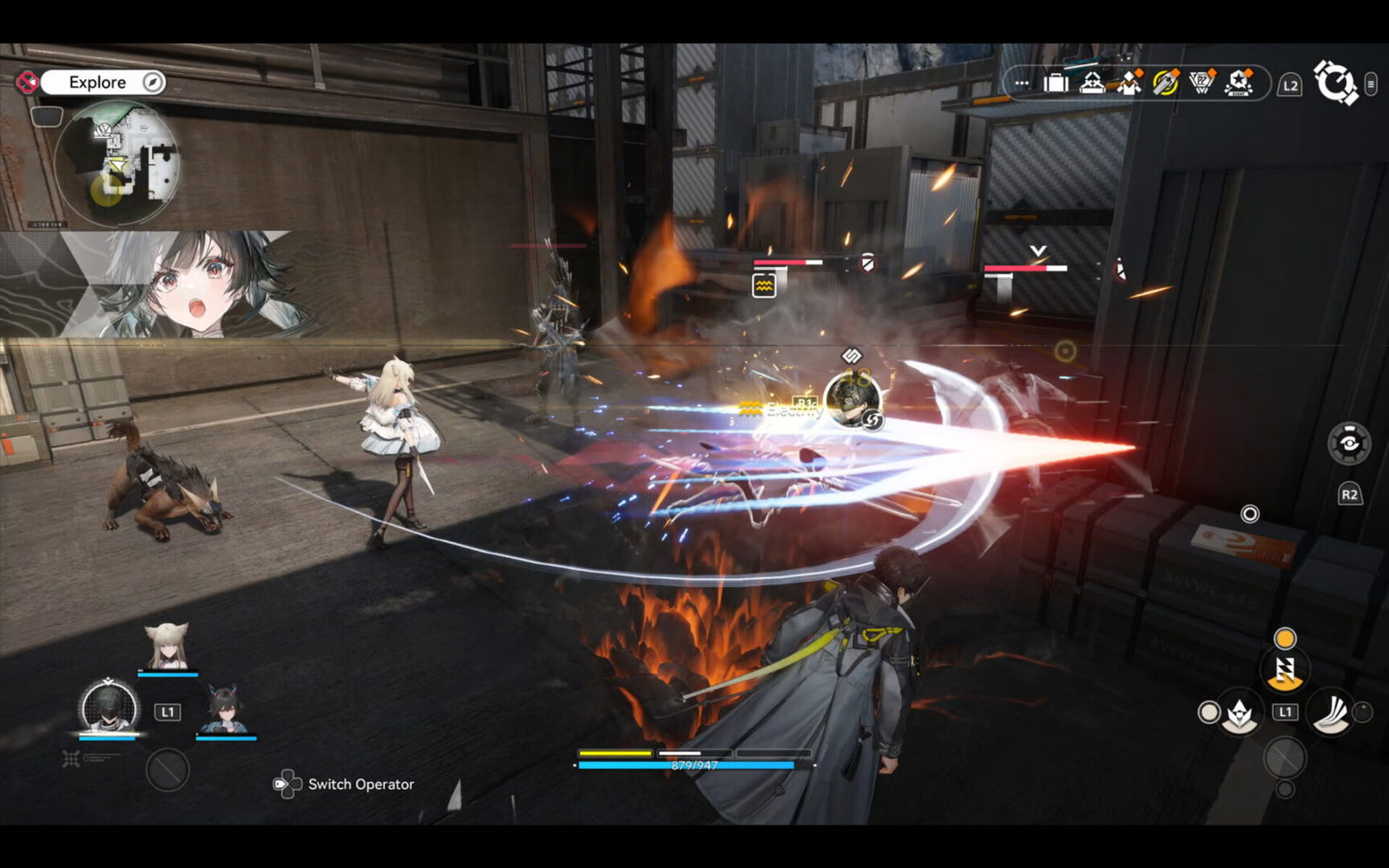
Task: Click the winged ultimate skill icon left of L1
Action: coord(1239,714)
